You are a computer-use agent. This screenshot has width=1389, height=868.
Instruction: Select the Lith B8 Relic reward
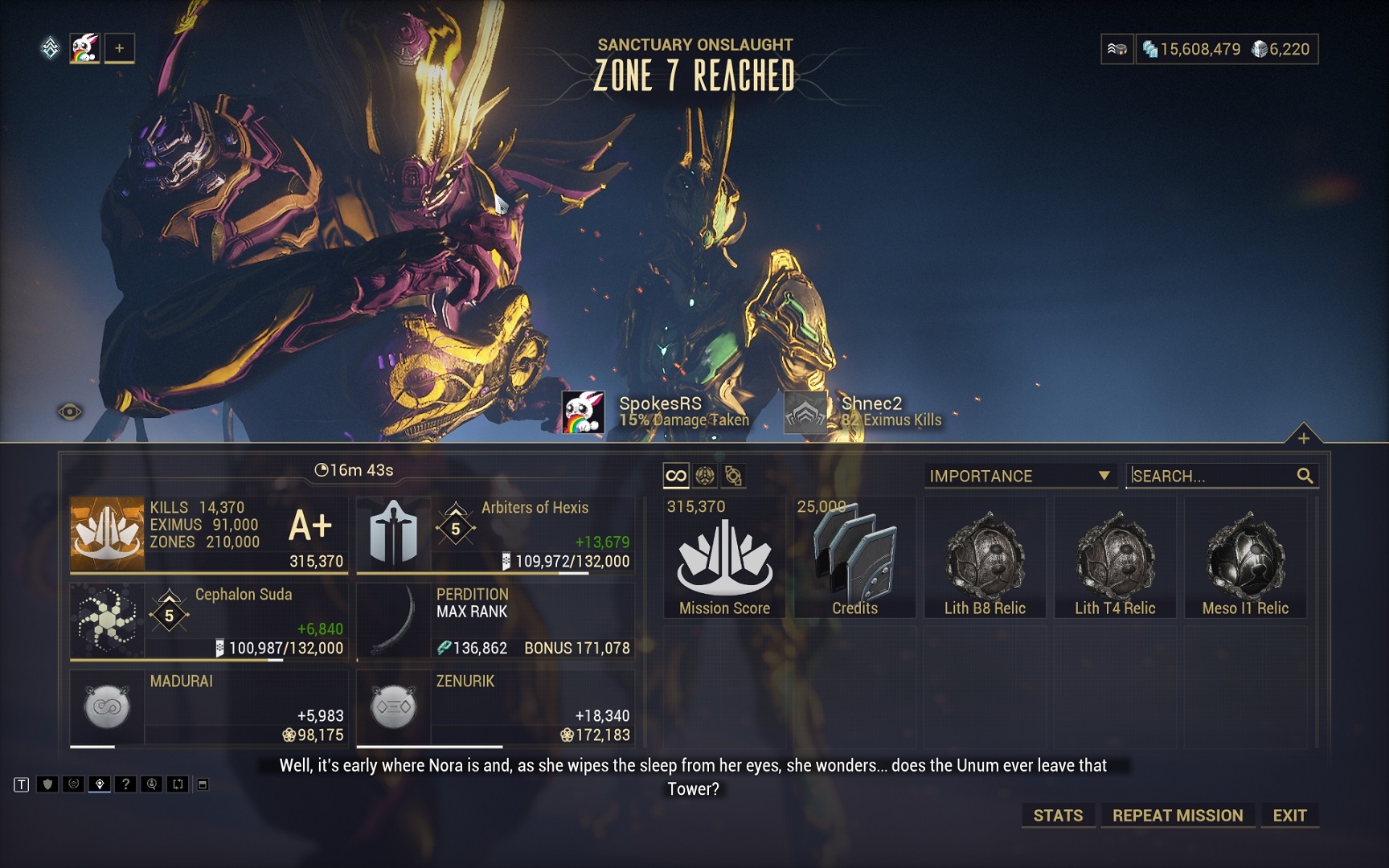click(985, 557)
